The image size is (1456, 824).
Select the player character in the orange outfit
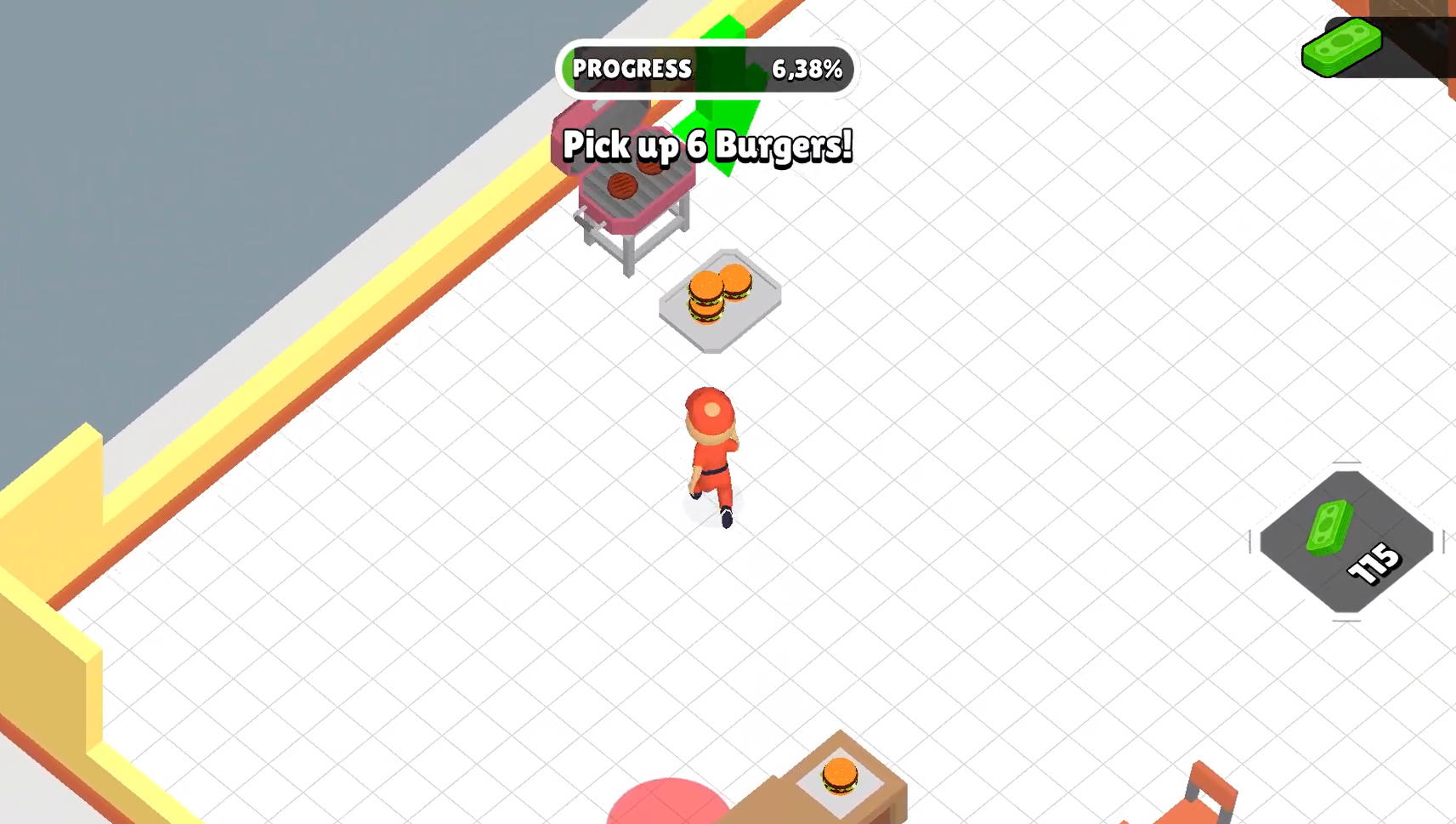[x=712, y=451]
